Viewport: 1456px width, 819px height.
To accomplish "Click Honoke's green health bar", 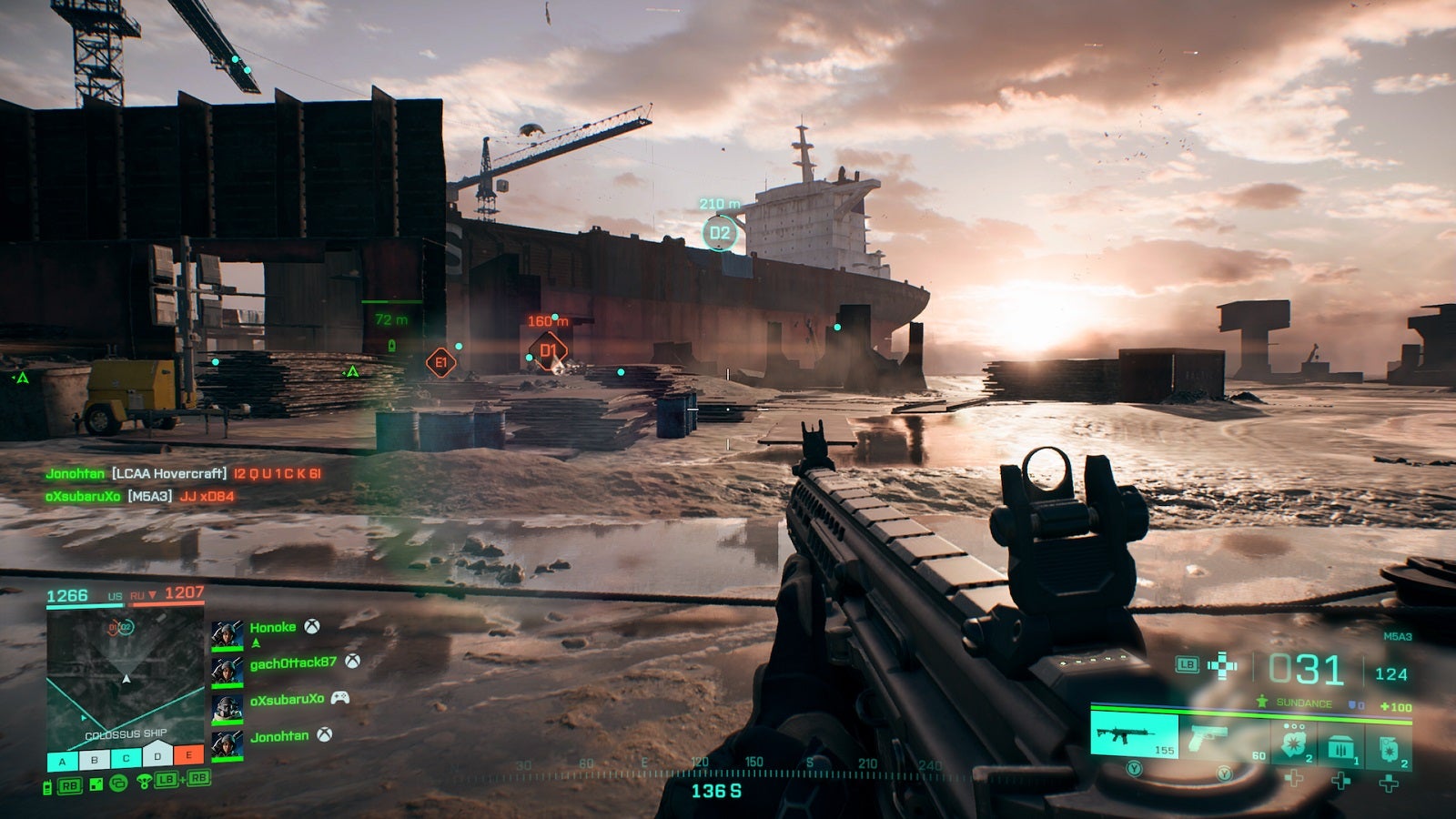I will pyautogui.click(x=227, y=648).
